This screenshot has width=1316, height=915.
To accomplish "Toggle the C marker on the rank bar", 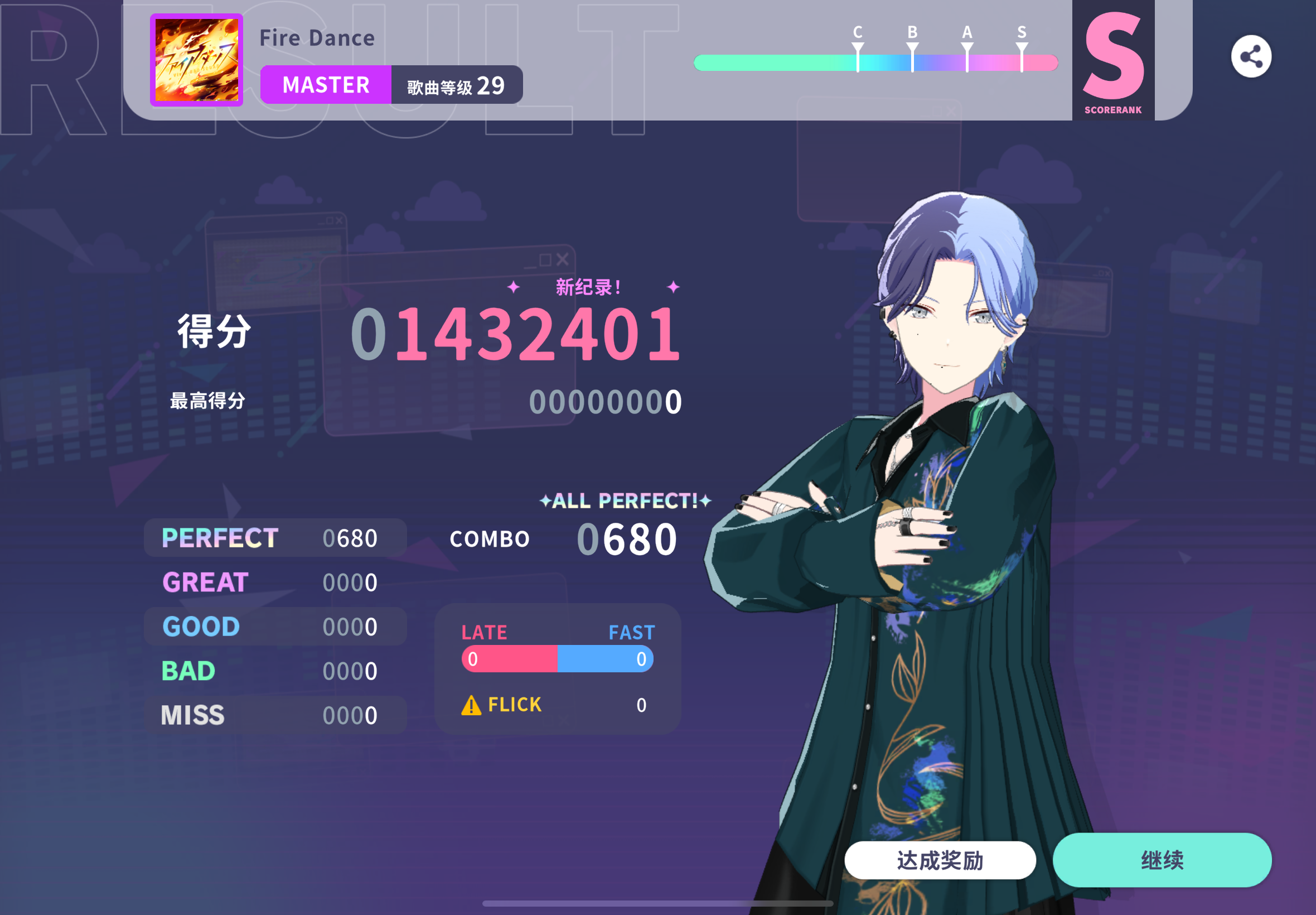I will coord(857,51).
